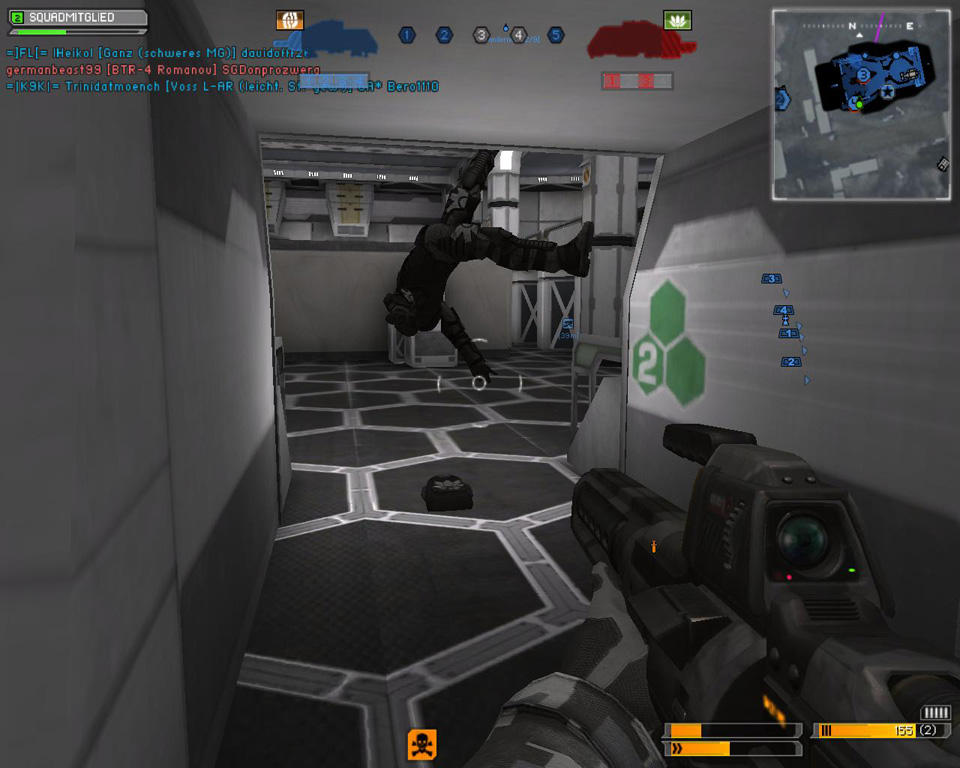This screenshot has width=960, height=768.
Task: Click the orange skull warning icon
Action: tap(422, 744)
